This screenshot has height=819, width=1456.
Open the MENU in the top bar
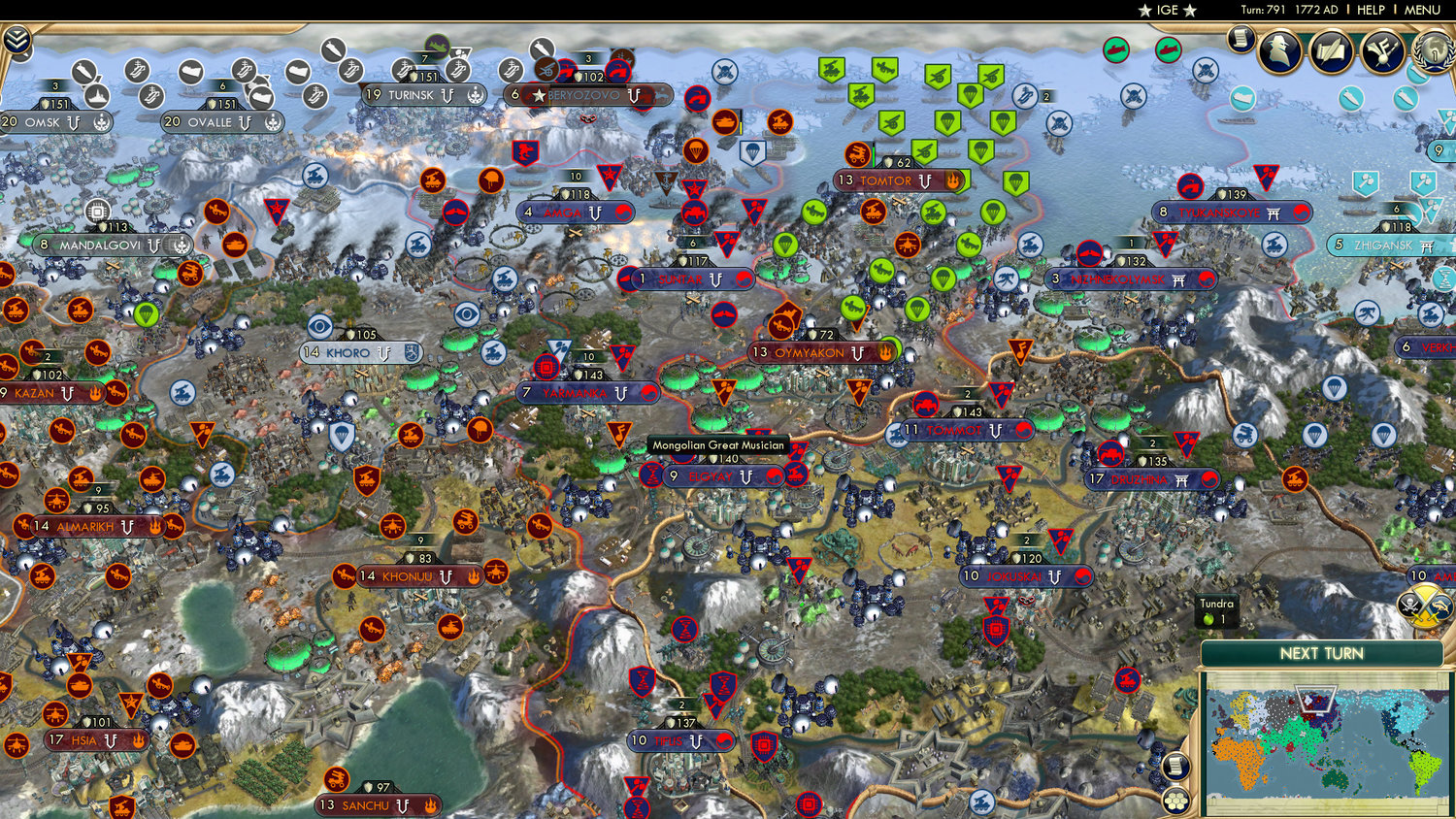click(1423, 10)
